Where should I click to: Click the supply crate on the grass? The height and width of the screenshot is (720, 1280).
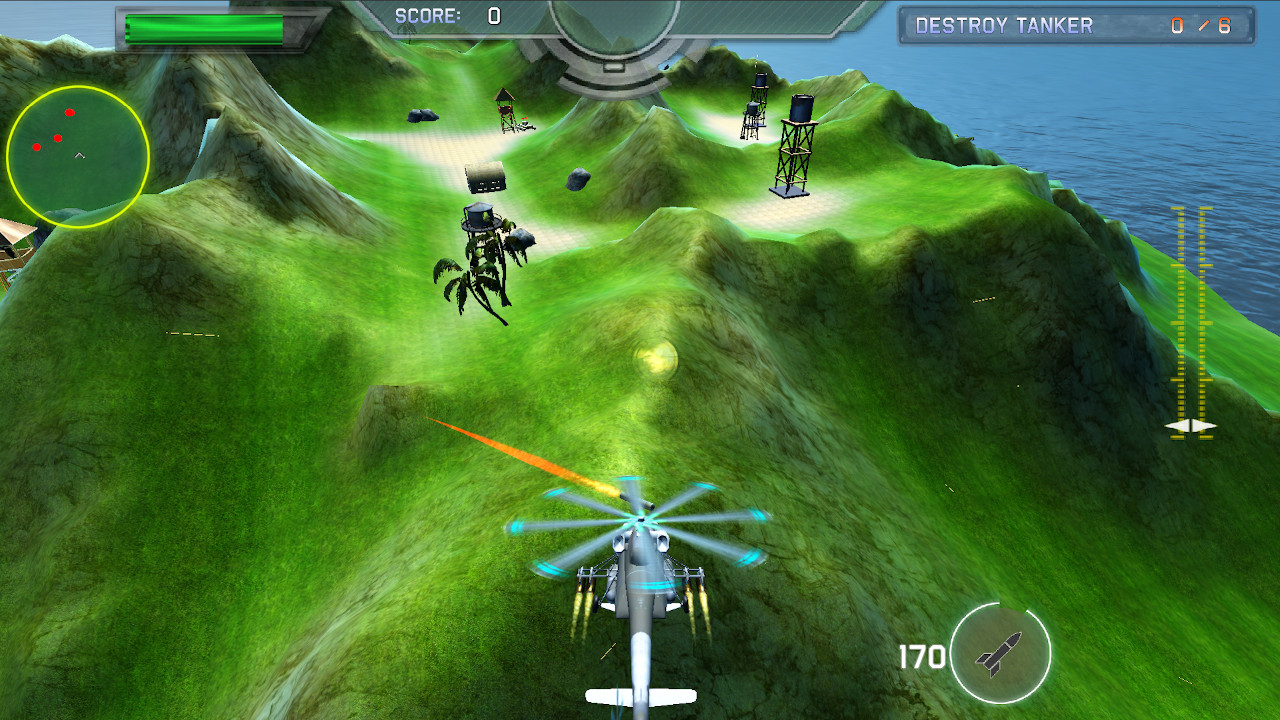coord(487,176)
